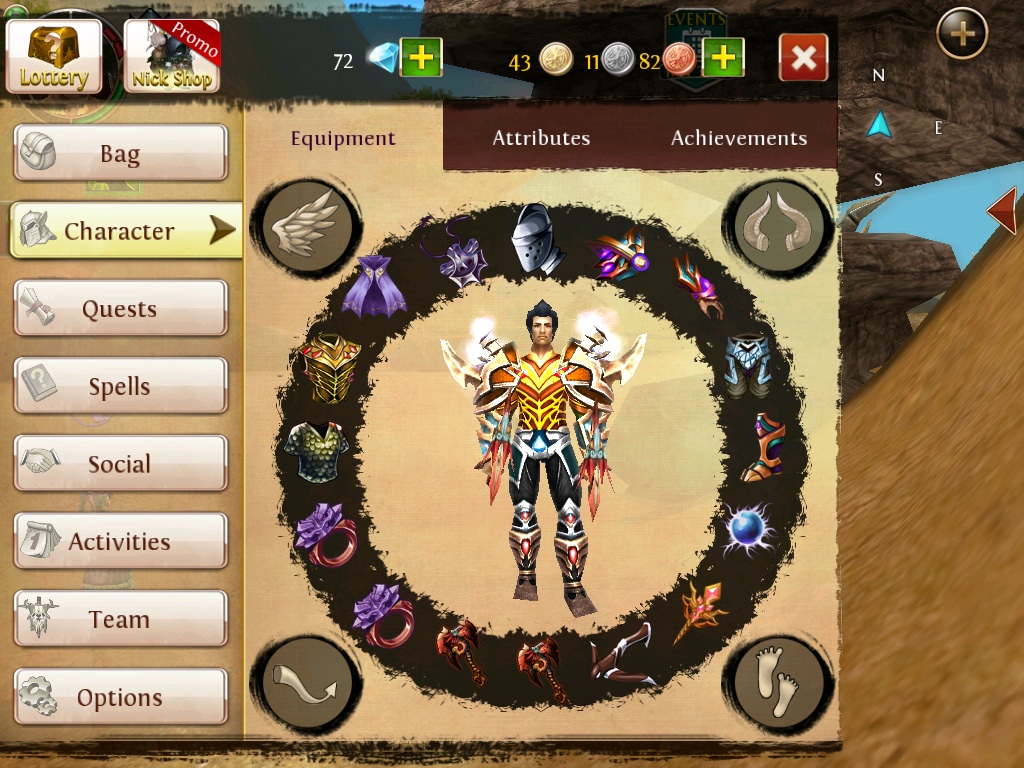Switch to the Achievements tab
Viewport: 1024px width, 768px height.
click(739, 138)
